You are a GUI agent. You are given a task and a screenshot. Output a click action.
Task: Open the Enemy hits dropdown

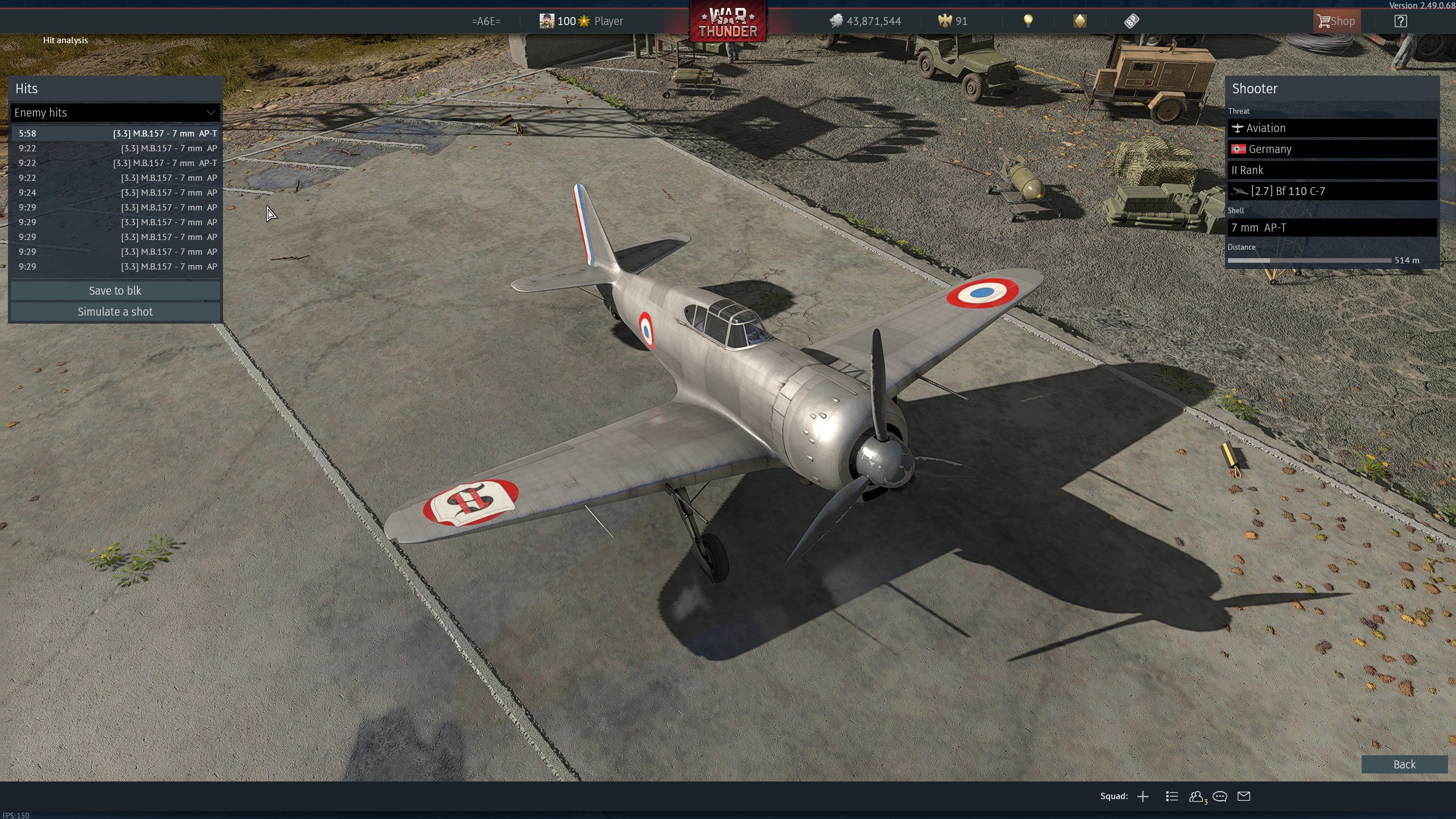(115, 113)
